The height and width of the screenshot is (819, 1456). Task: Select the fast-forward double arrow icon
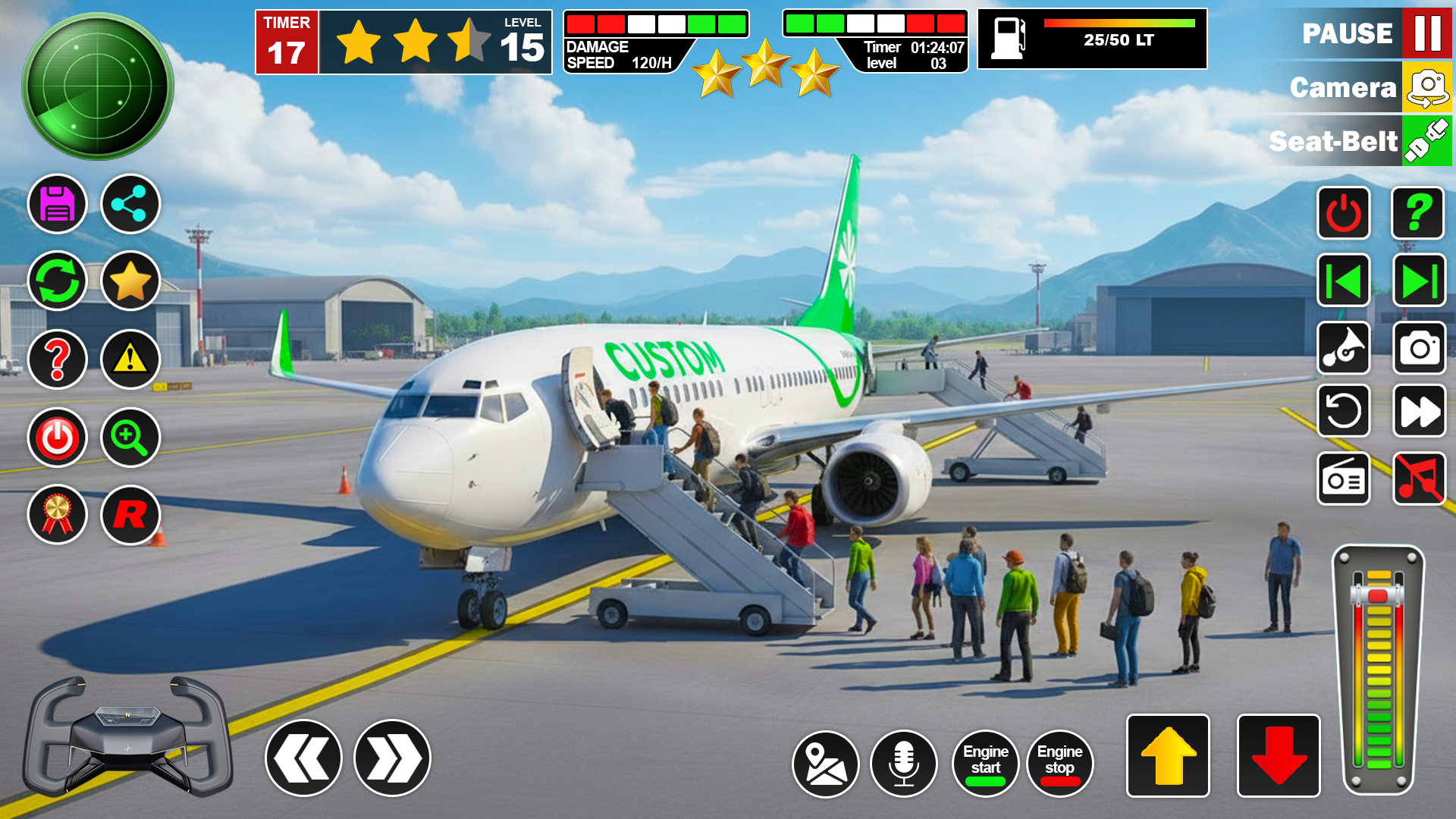(x=1419, y=412)
